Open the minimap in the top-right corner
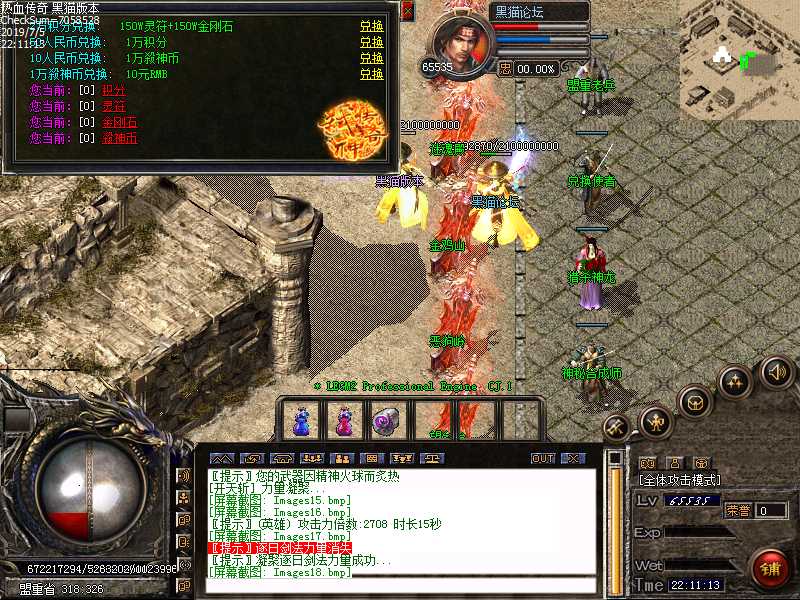Screen dimensions: 800x600 [739, 55]
